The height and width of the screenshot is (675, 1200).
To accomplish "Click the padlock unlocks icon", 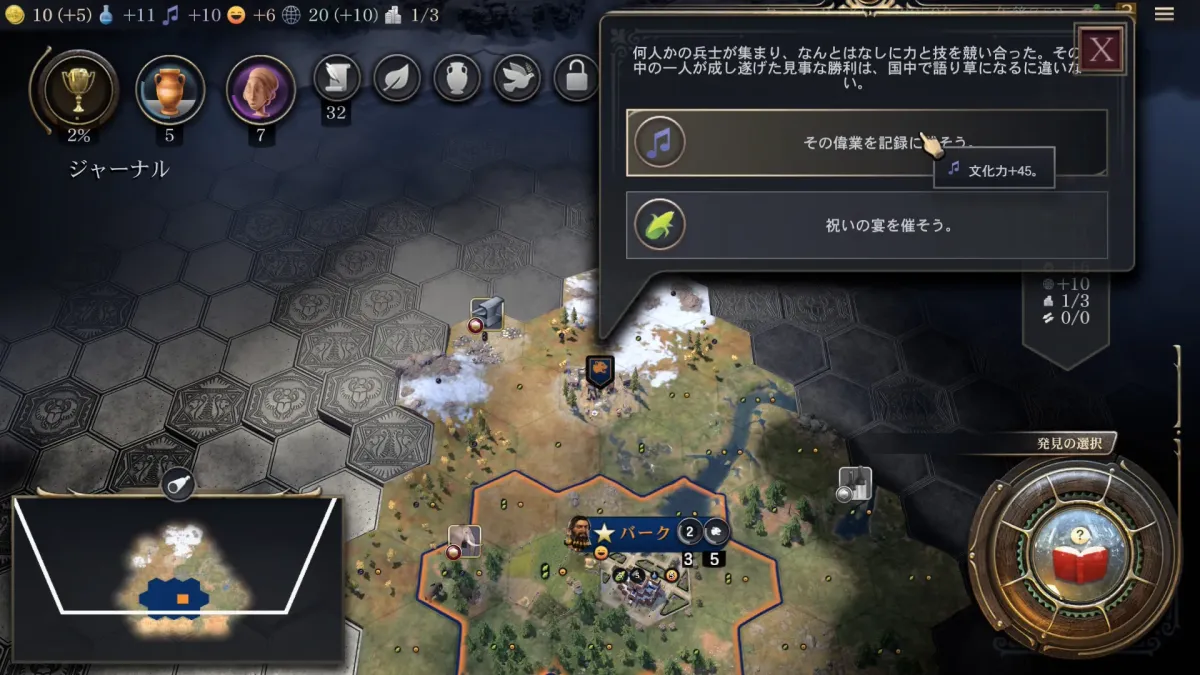I will (x=577, y=77).
